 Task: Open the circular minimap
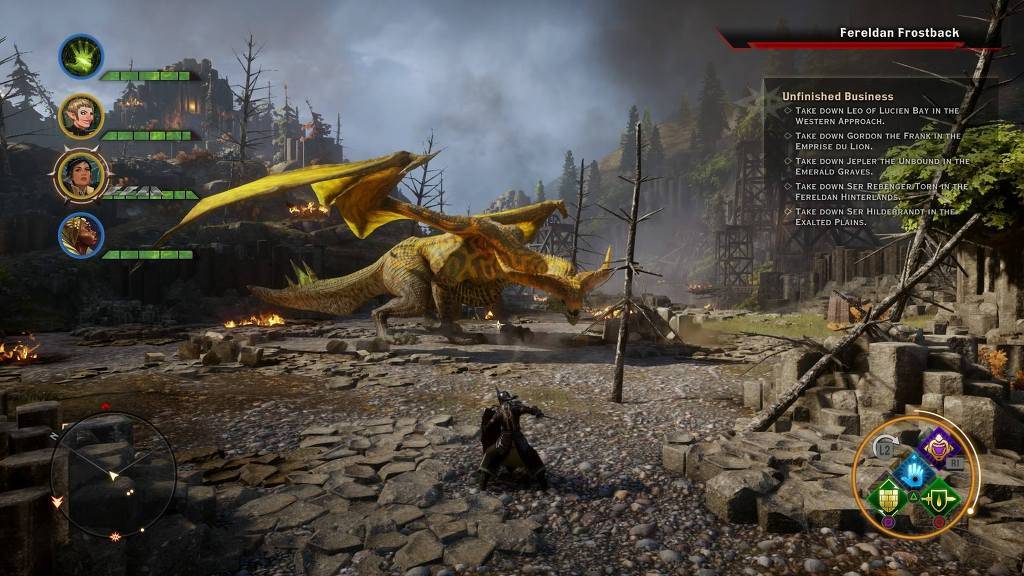(x=112, y=474)
